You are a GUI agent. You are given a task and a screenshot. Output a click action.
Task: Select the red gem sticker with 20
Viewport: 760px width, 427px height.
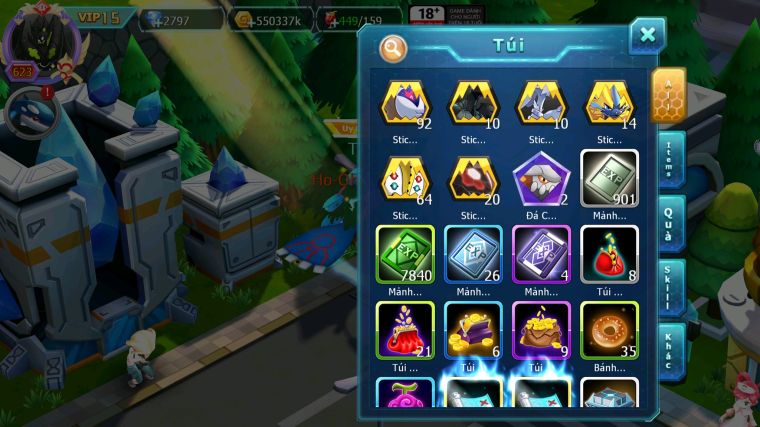[473, 178]
